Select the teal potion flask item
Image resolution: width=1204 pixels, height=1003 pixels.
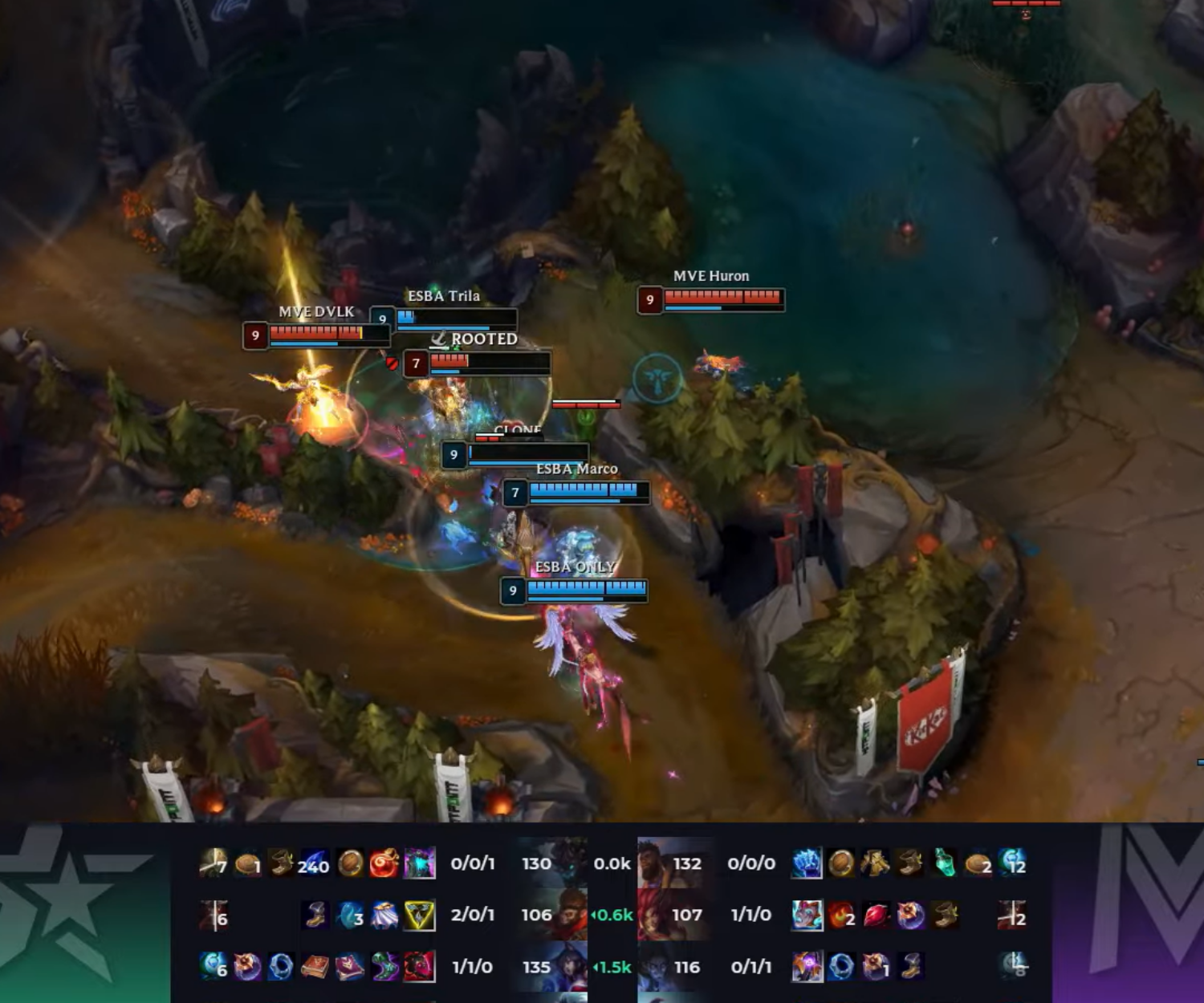coord(945,863)
